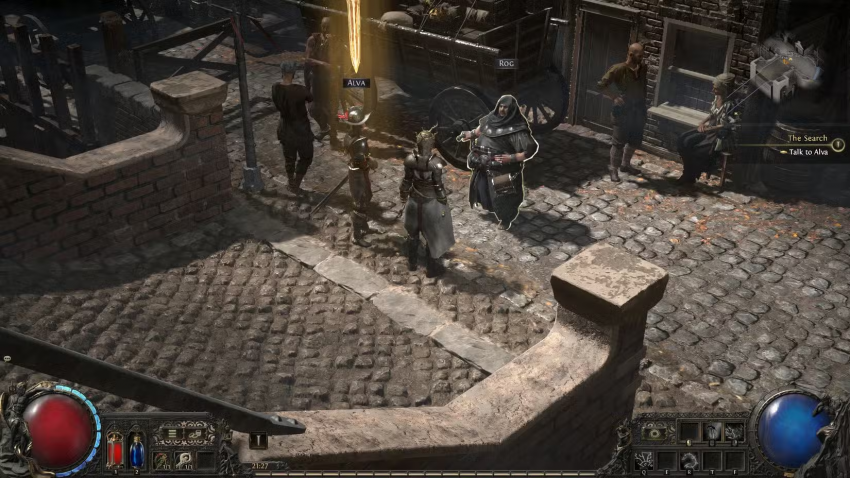Select the red-plumed helmet buff icon

coord(161,460)
